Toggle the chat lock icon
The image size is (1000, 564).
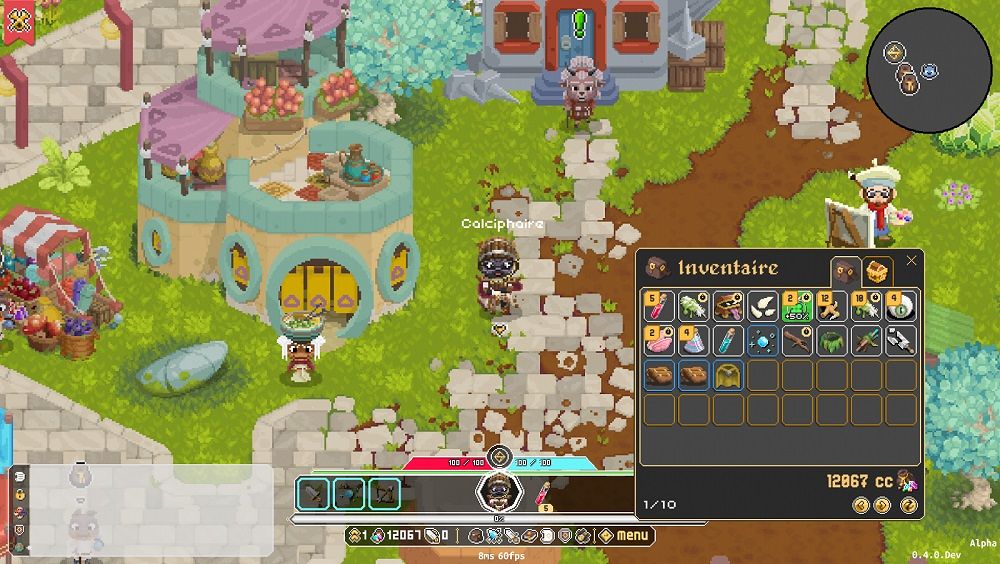click(19, 494)
